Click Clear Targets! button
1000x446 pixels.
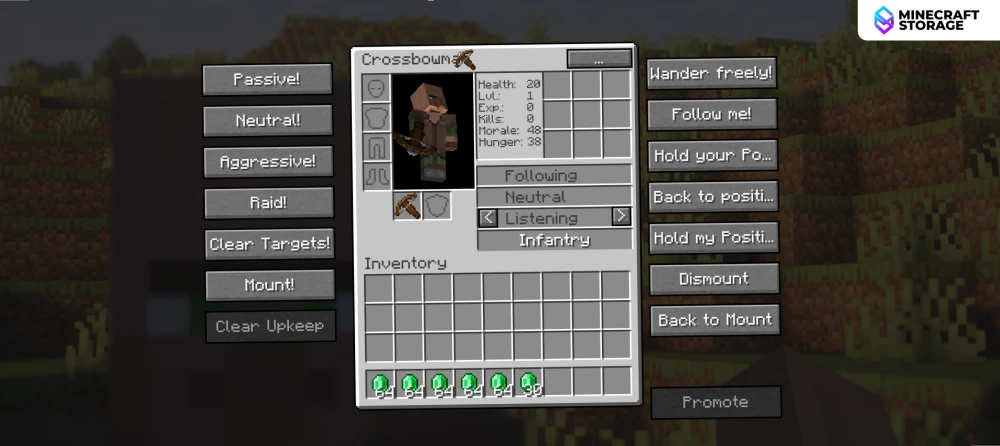269,243
